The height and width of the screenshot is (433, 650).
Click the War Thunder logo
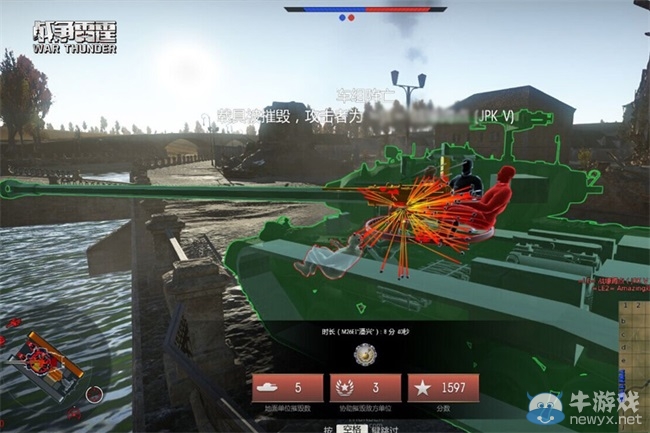73,35
